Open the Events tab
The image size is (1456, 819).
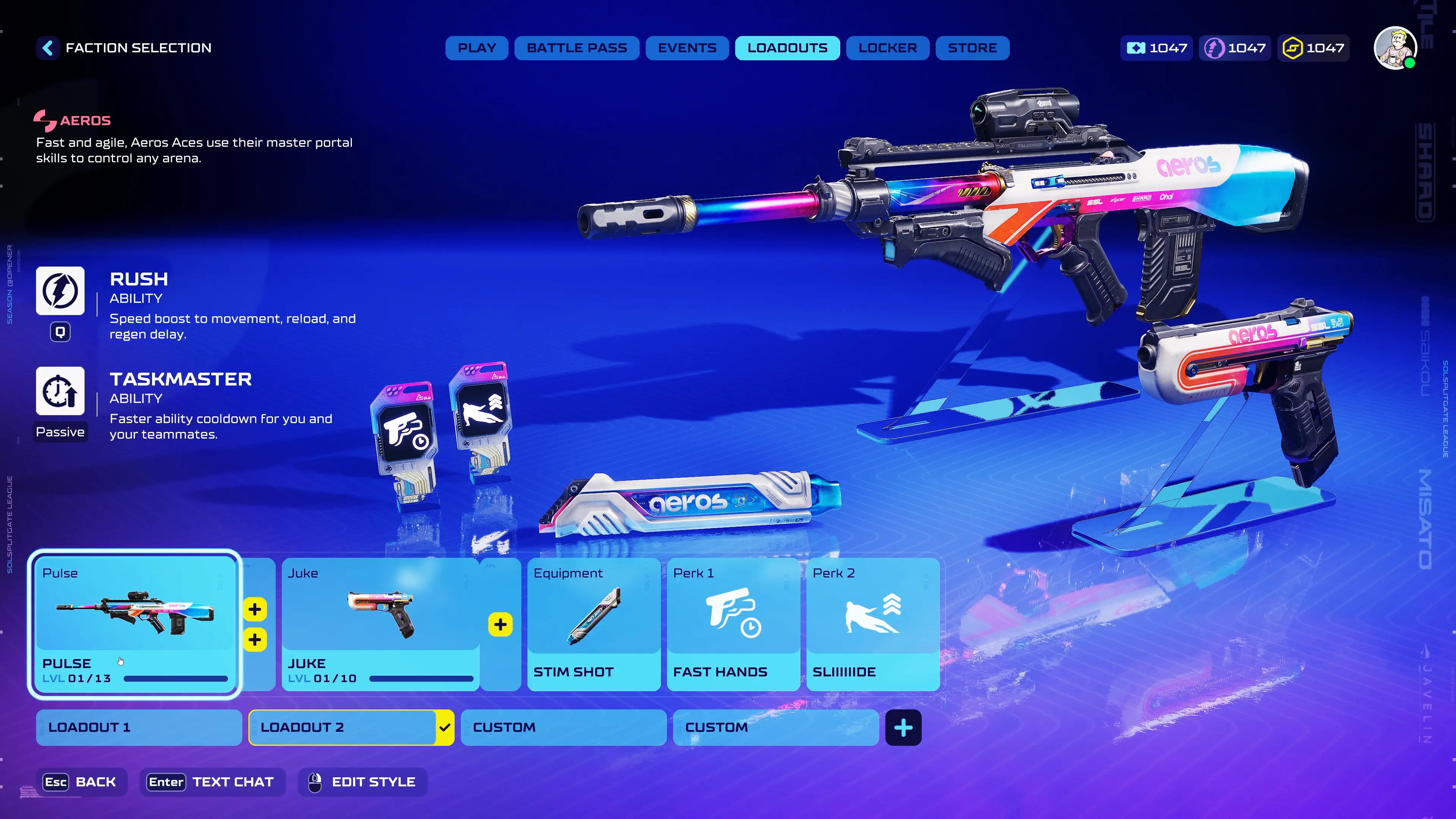pyautogui.click(x=687, y=48)
